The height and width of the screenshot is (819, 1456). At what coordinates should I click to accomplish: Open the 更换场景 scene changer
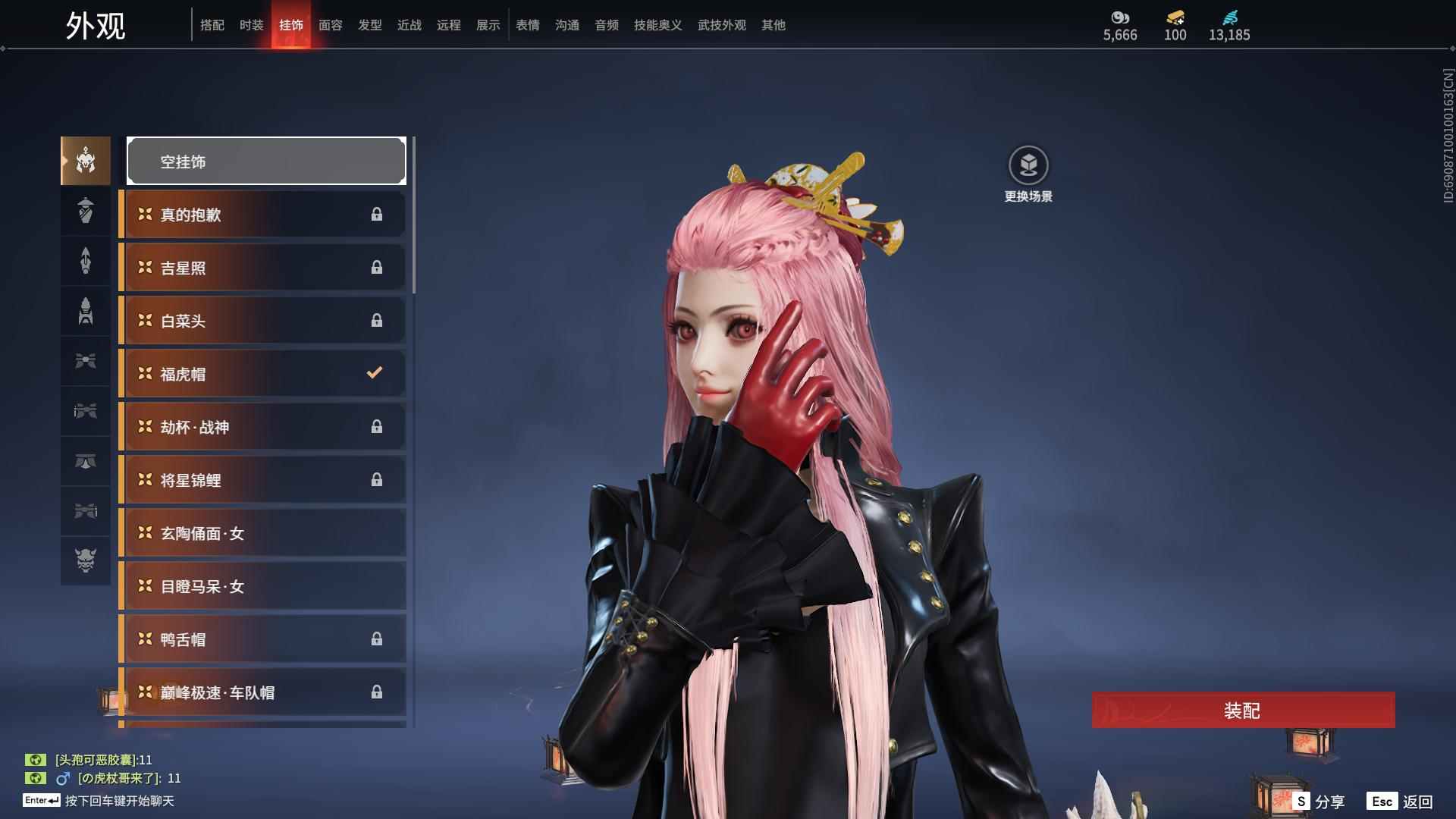pyautogui.click(x=1028, y=174)
